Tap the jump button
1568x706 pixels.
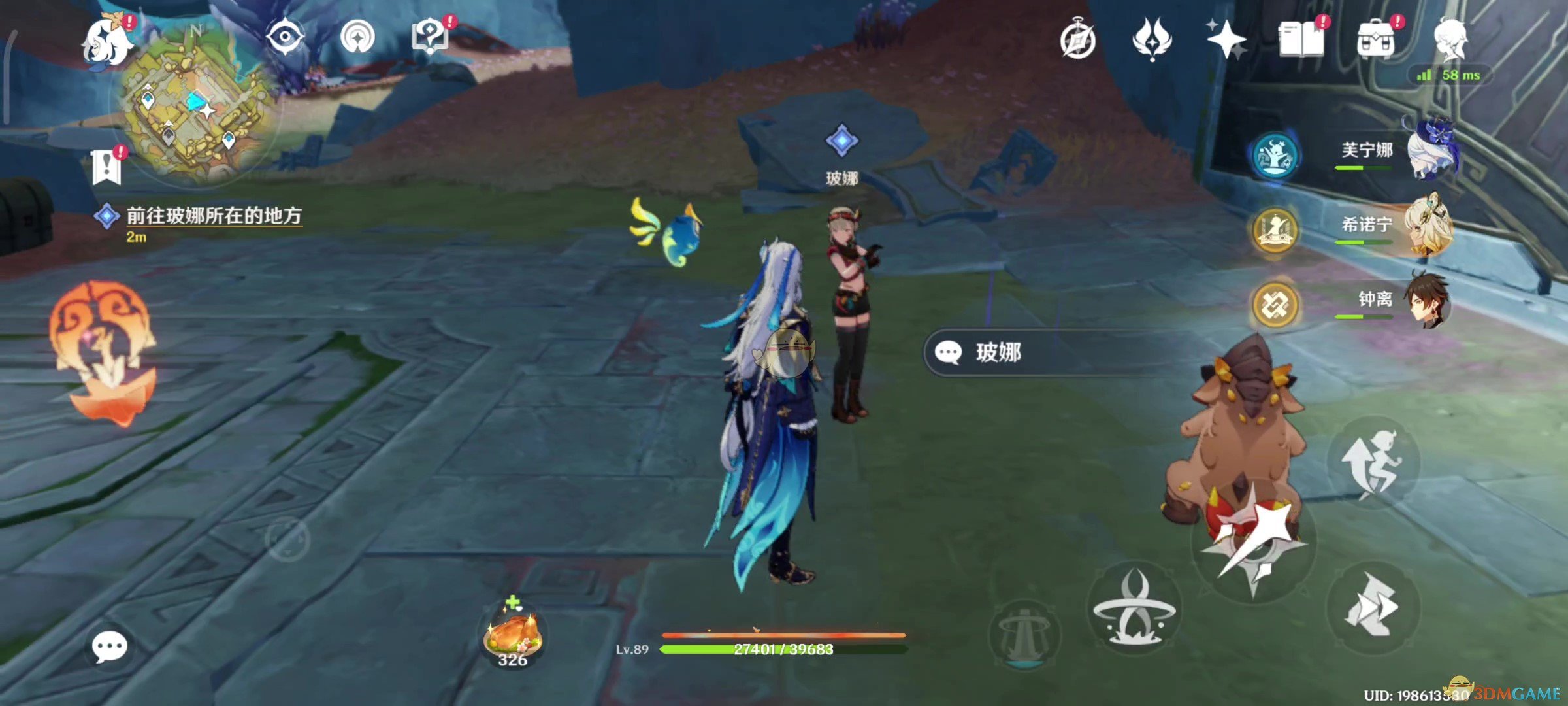(1373, 463)
